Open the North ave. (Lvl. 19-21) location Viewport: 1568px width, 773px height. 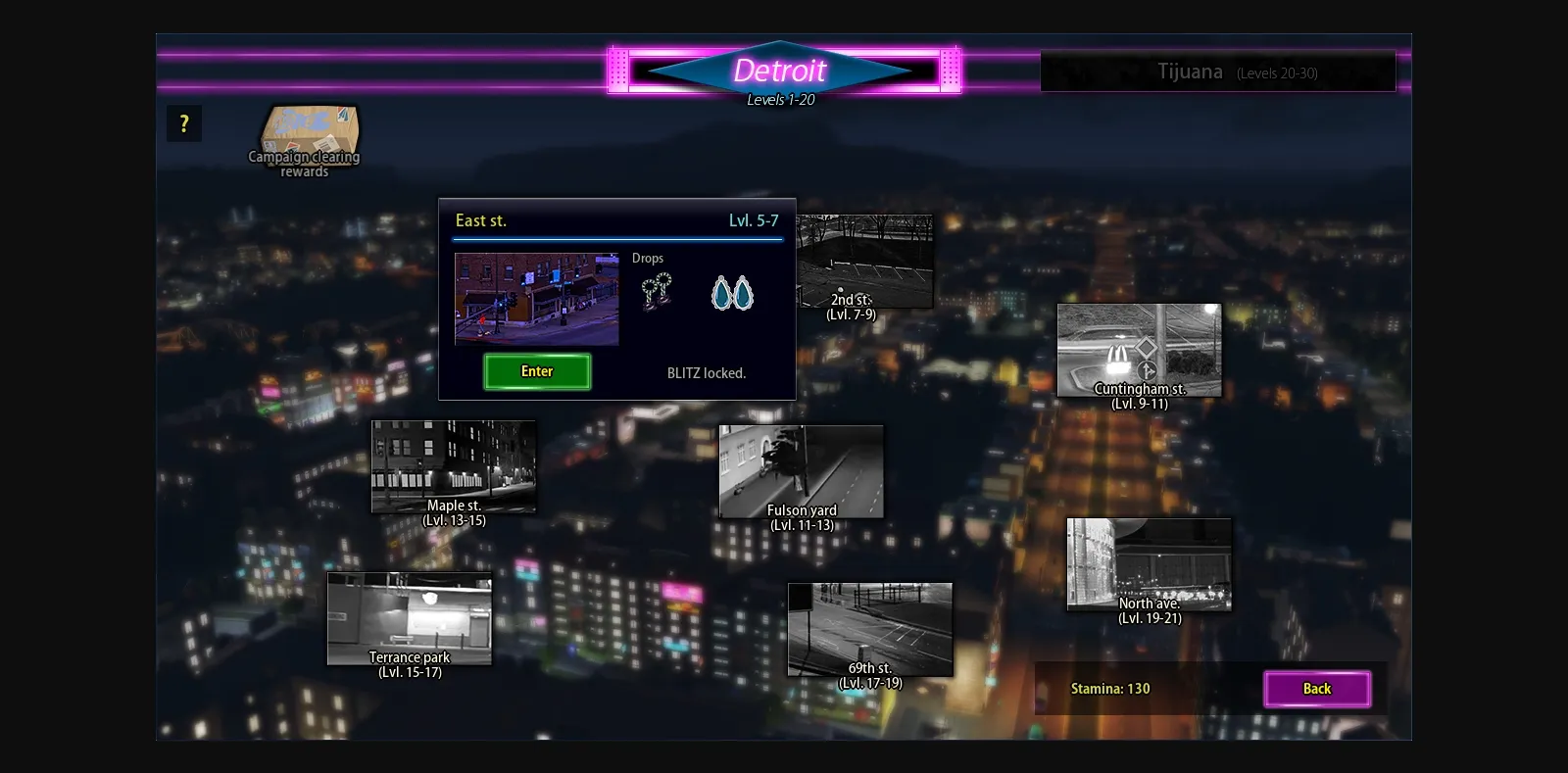pyautogui.click(x=1150, y=563)
